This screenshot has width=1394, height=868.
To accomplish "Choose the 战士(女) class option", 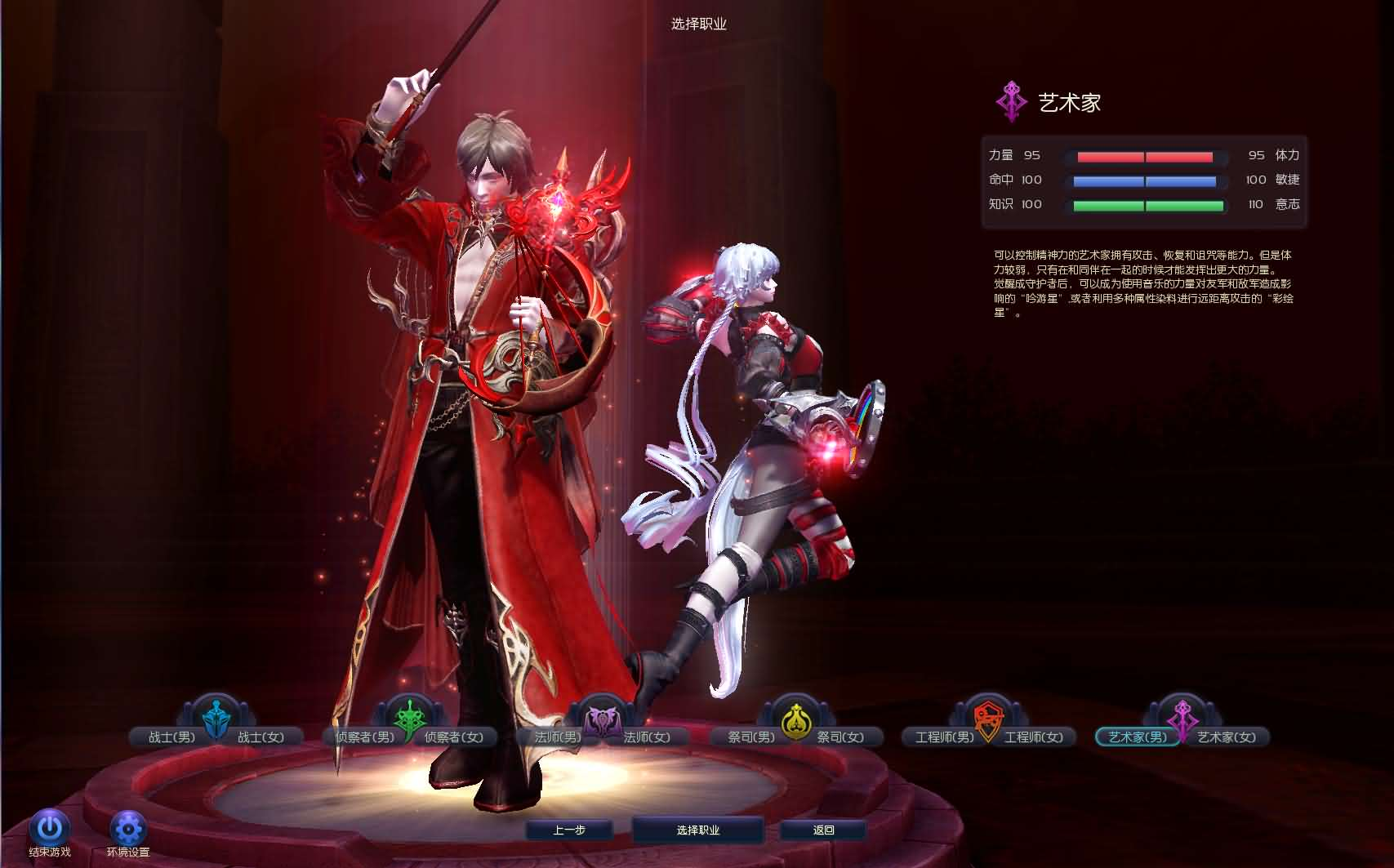I will click(261, 737).
